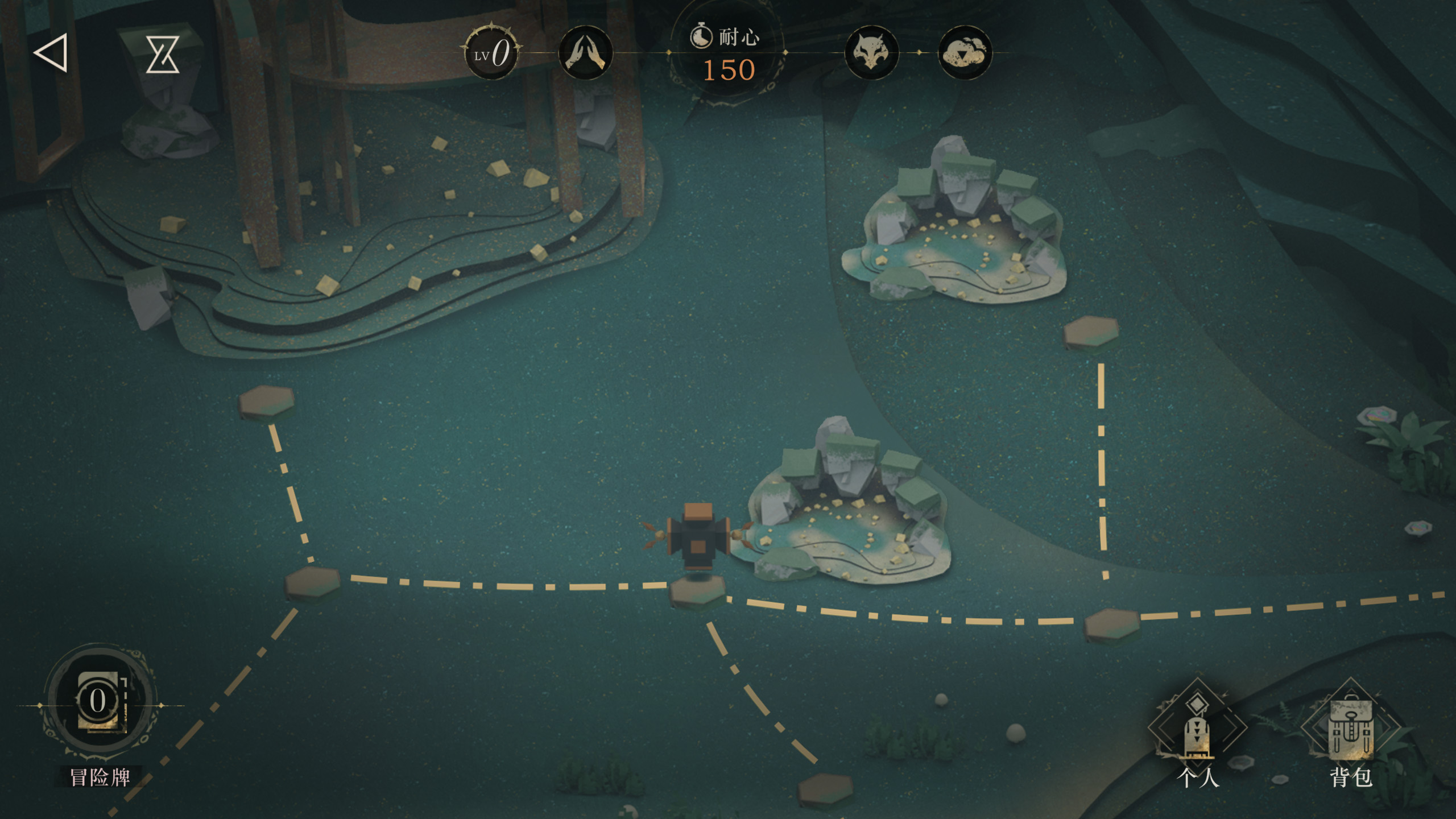Image resolution: width=1456 pixels, height=819 pixels.
Task: Open the 冒险牌 adventure card deck
Action: tap(100, 705)
